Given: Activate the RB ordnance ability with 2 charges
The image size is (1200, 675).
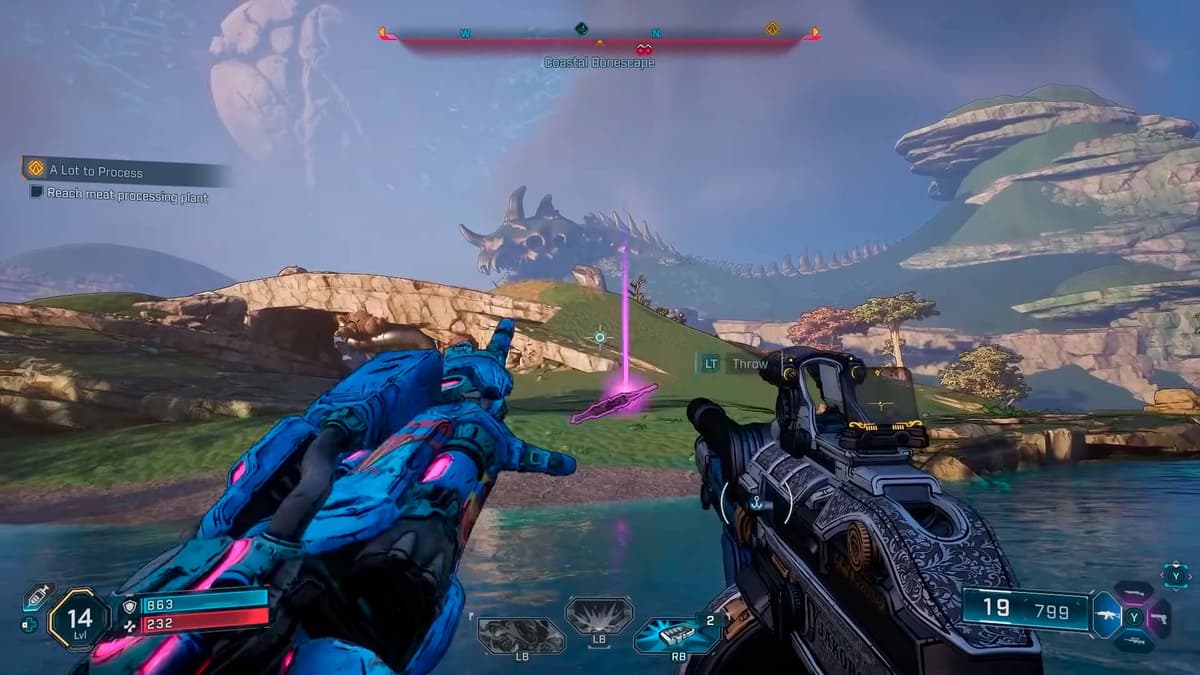Looking at the screenshot, I should 679,634.
